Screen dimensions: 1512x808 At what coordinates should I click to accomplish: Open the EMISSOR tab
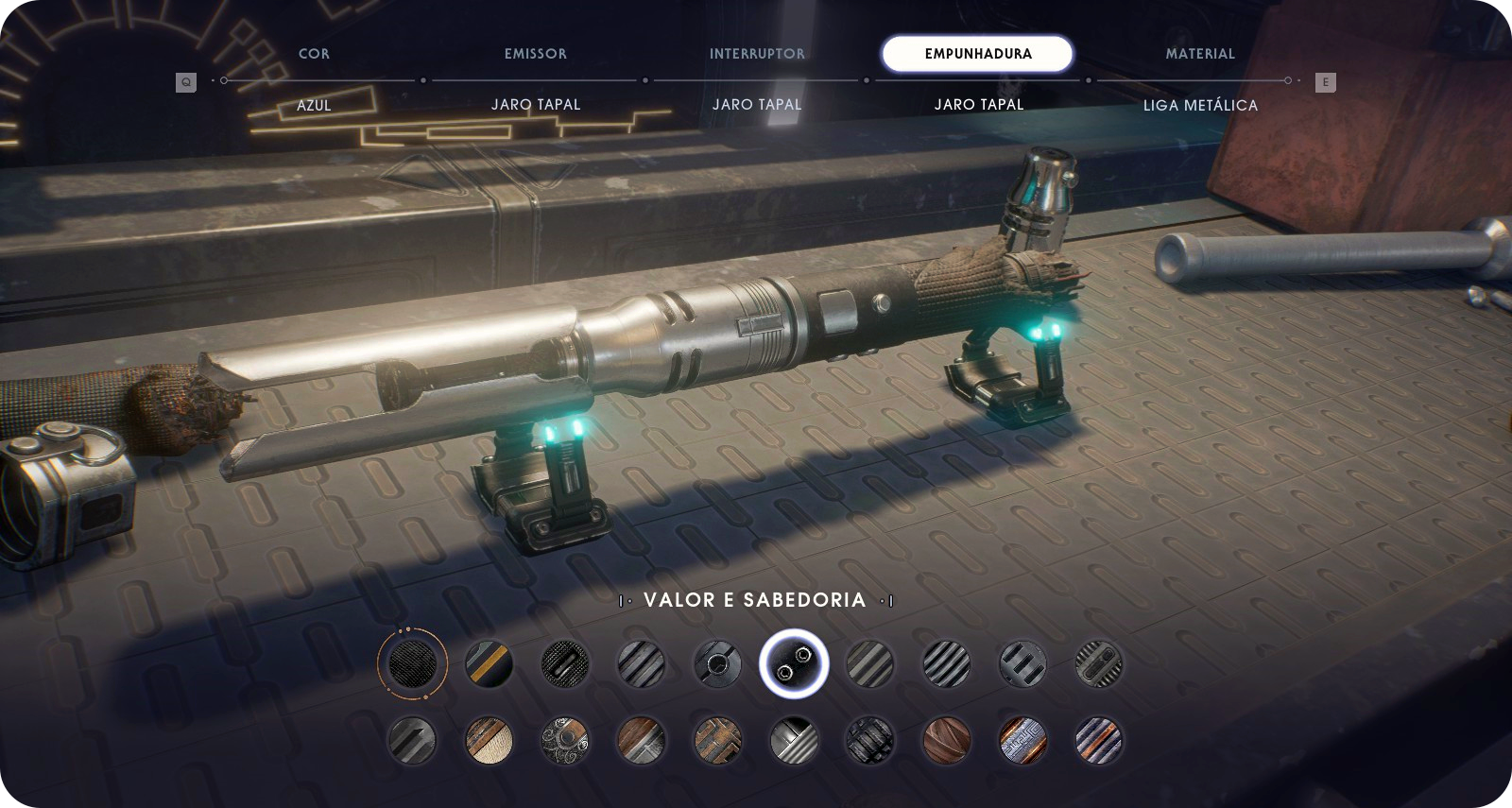[535, 54]
